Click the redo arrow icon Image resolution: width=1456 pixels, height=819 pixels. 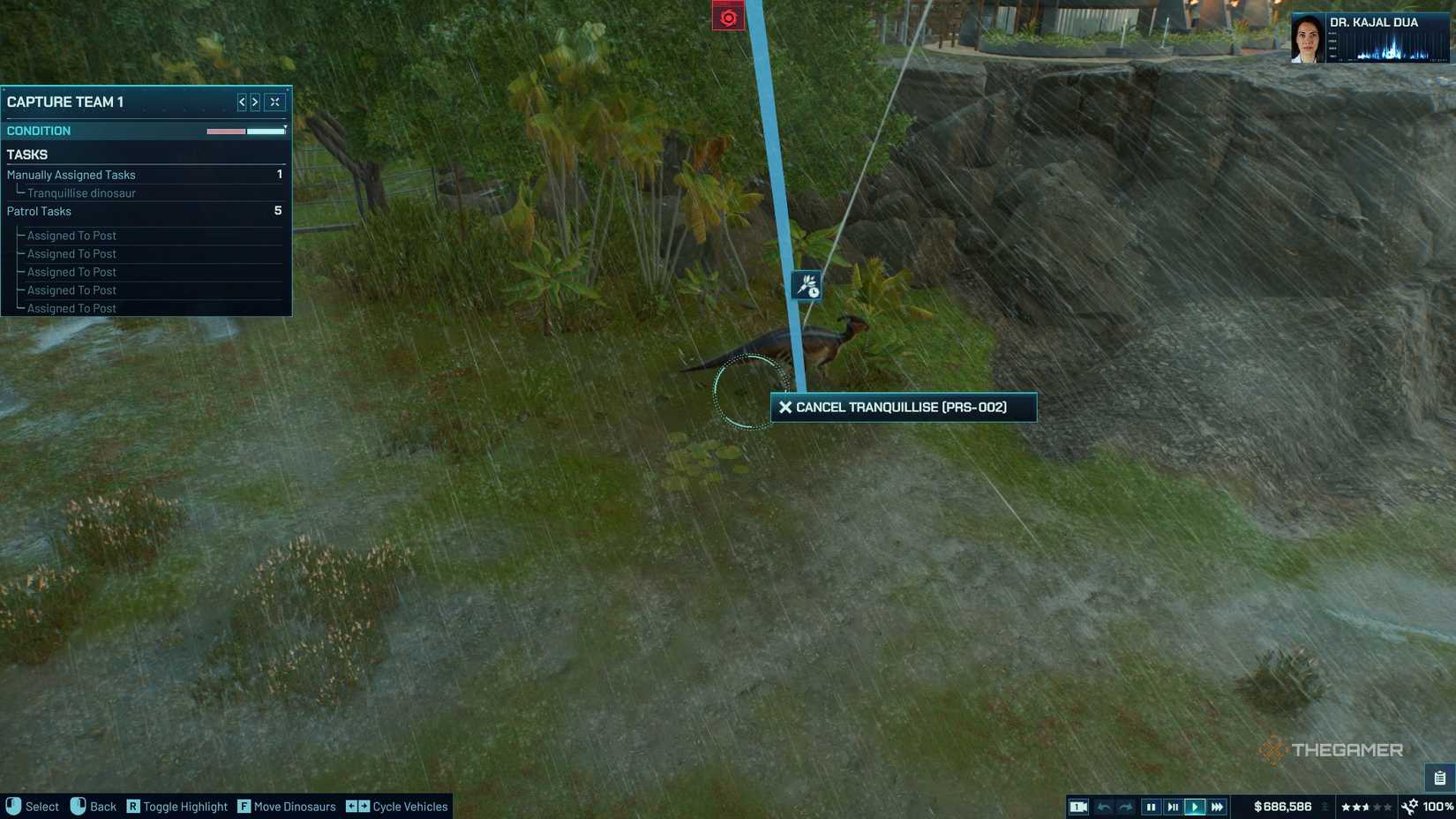(x=1127, y=806)
